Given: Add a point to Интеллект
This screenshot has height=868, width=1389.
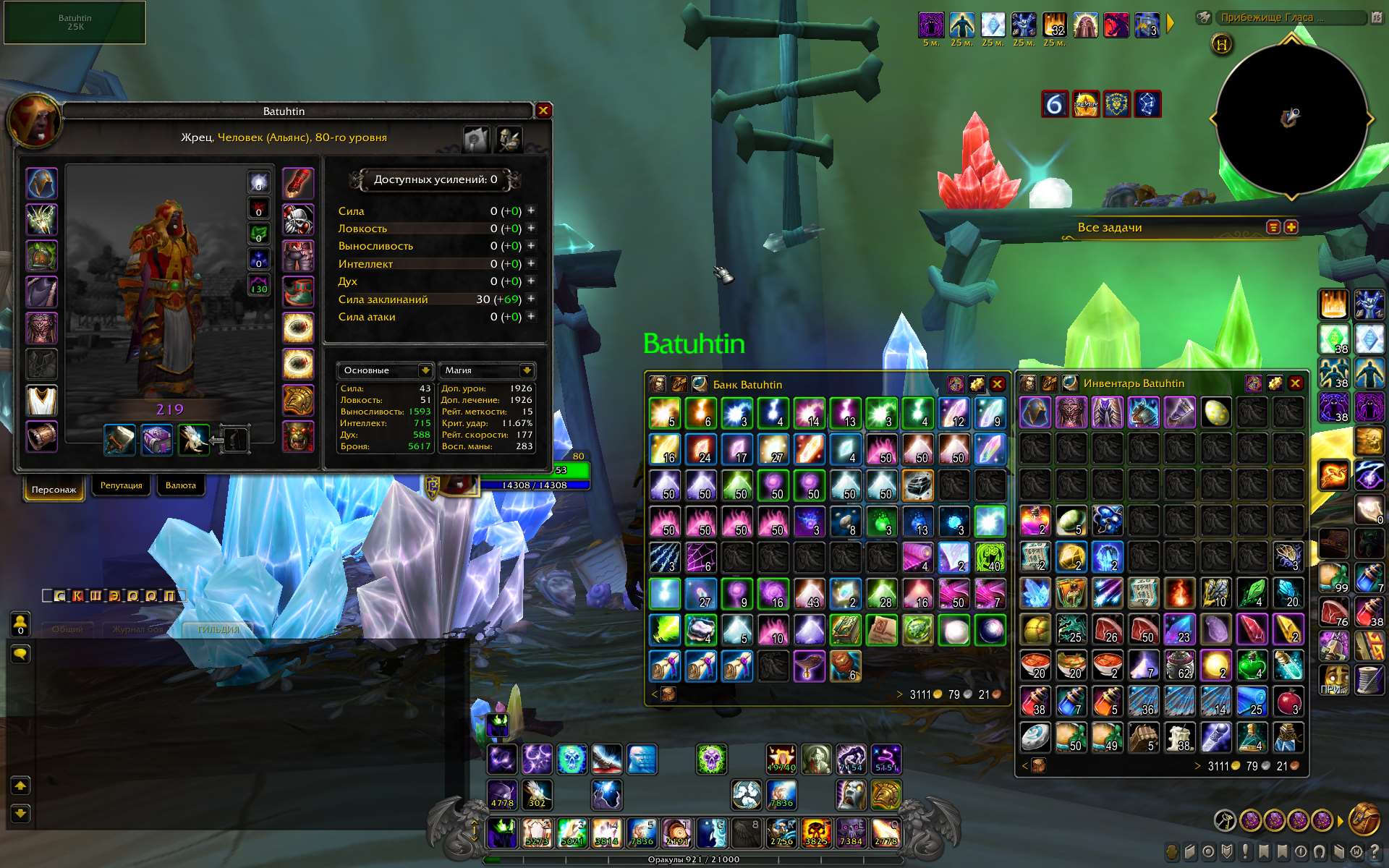Looking at the screenshot, I should click(x=531, y=263).
